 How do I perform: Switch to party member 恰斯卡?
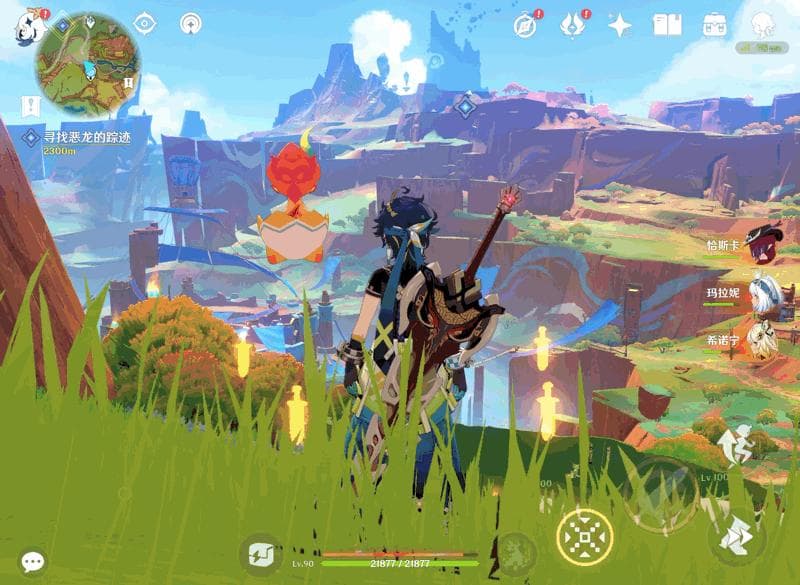click(762, 246)
